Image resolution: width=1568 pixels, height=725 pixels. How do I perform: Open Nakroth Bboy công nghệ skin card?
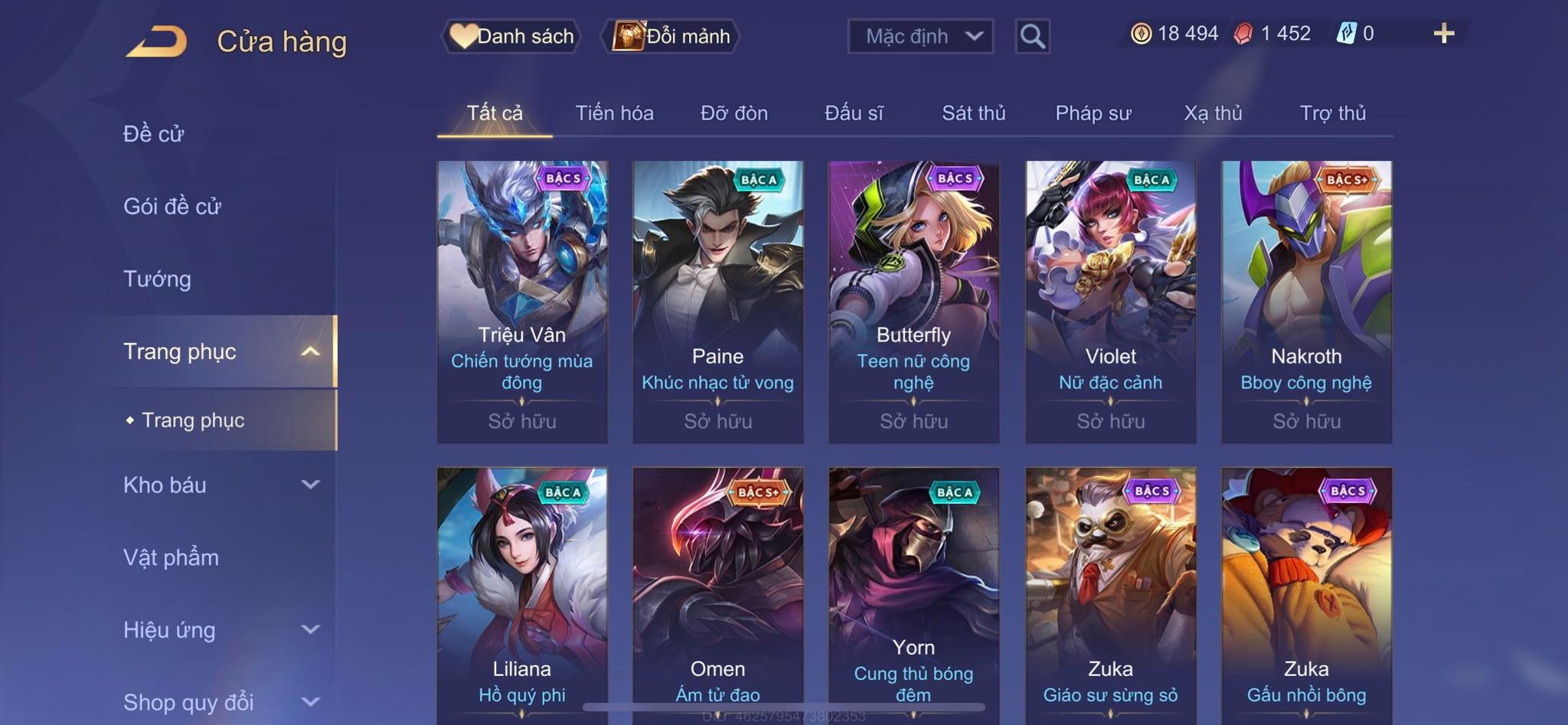coord(1306,302)
